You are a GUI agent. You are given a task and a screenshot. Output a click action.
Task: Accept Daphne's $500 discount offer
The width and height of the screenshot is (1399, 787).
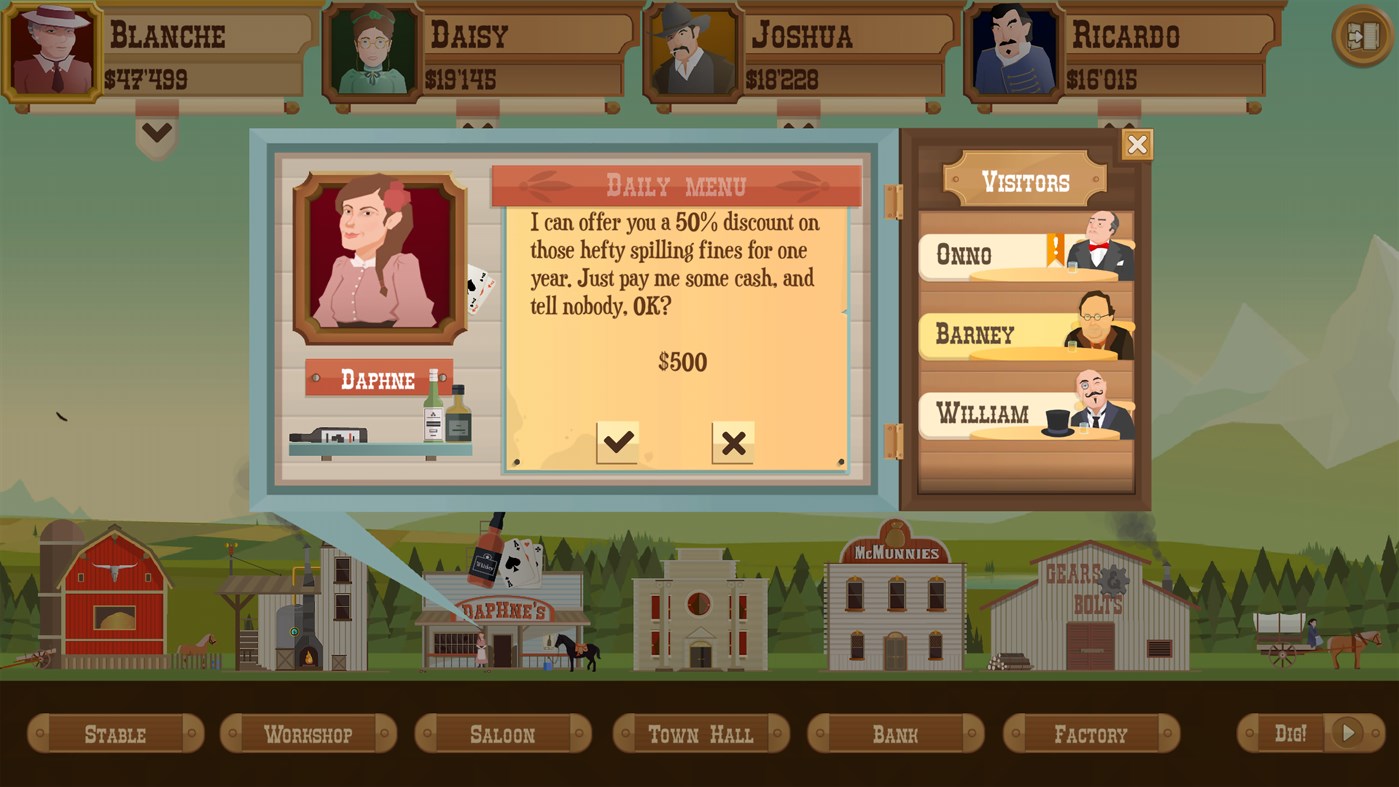click(x=618, y=440)
